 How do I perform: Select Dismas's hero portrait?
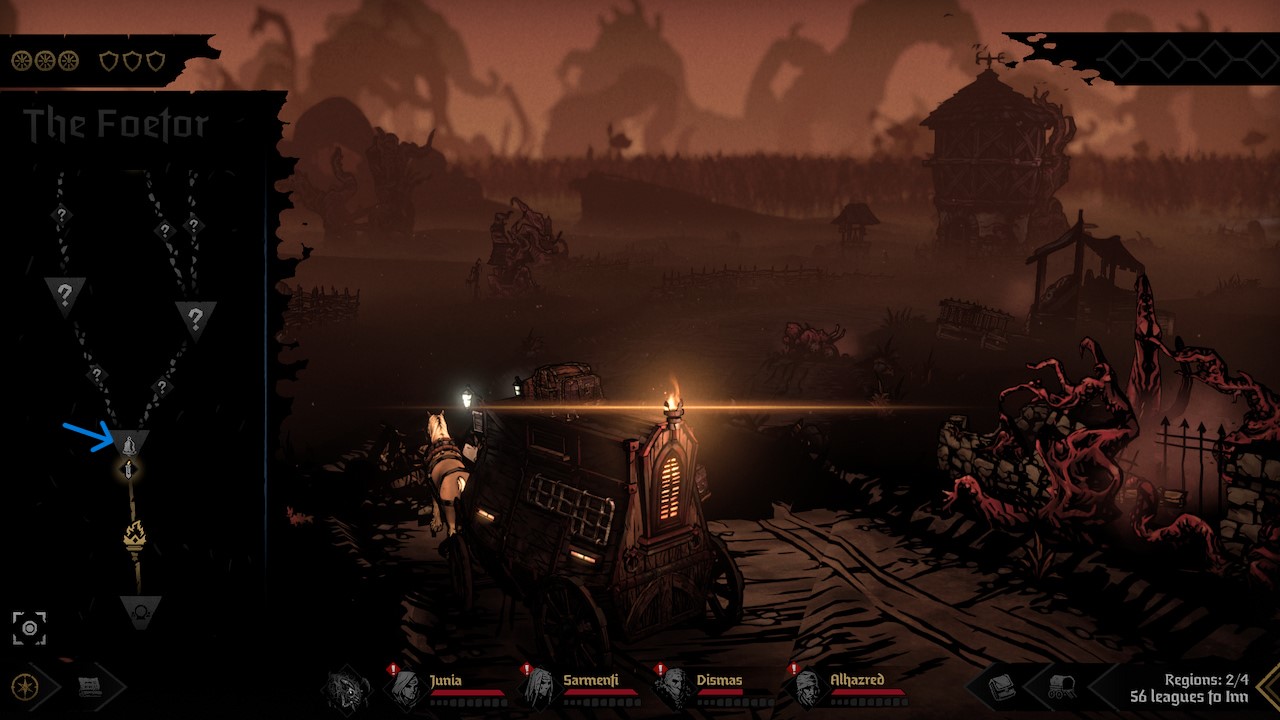click(x=674, y=688)
